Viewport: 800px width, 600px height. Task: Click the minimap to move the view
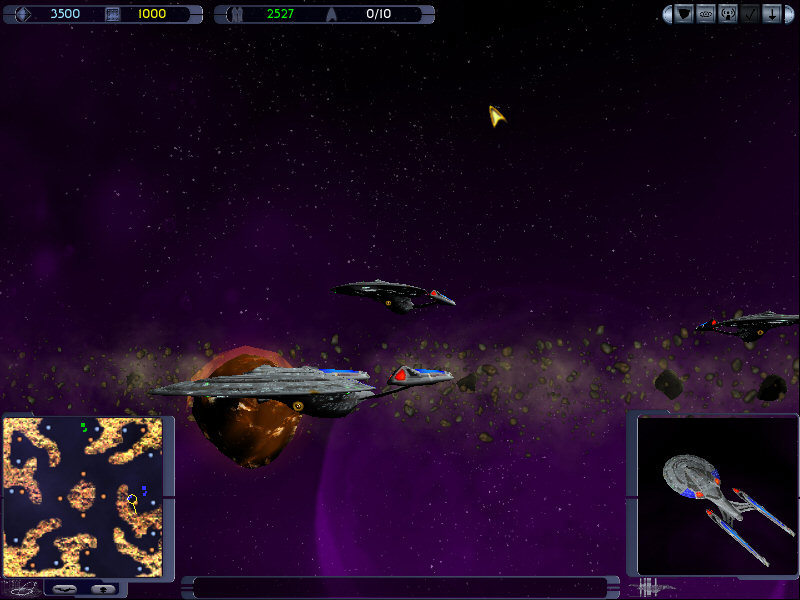[x=82, y=497]
